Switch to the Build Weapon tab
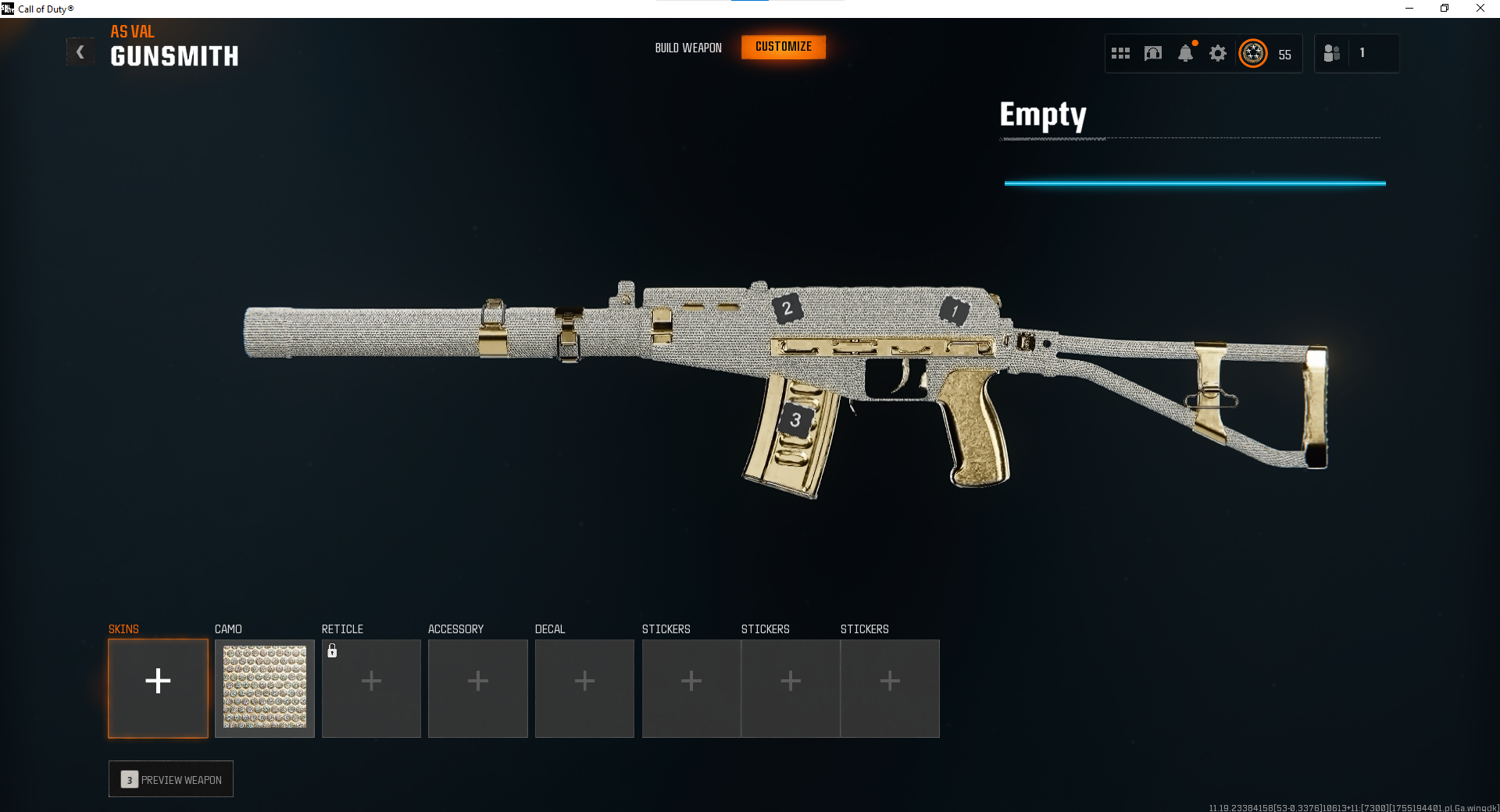Image resolution: width=1500 pixels, height=812 pixels. pyautogui.click(x=688, y=48)
